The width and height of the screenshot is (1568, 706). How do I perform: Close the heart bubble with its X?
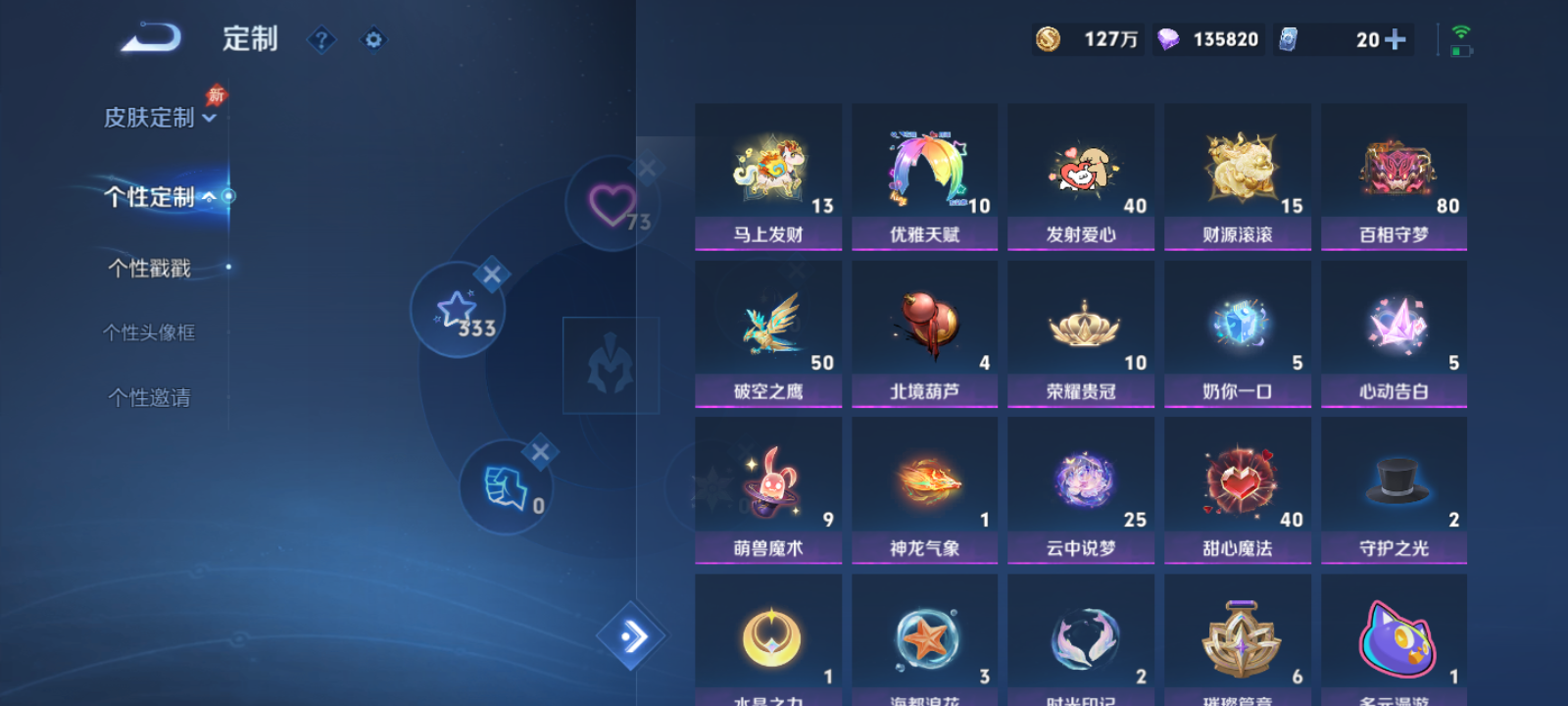pyautogui.click(x=647, y=169)
